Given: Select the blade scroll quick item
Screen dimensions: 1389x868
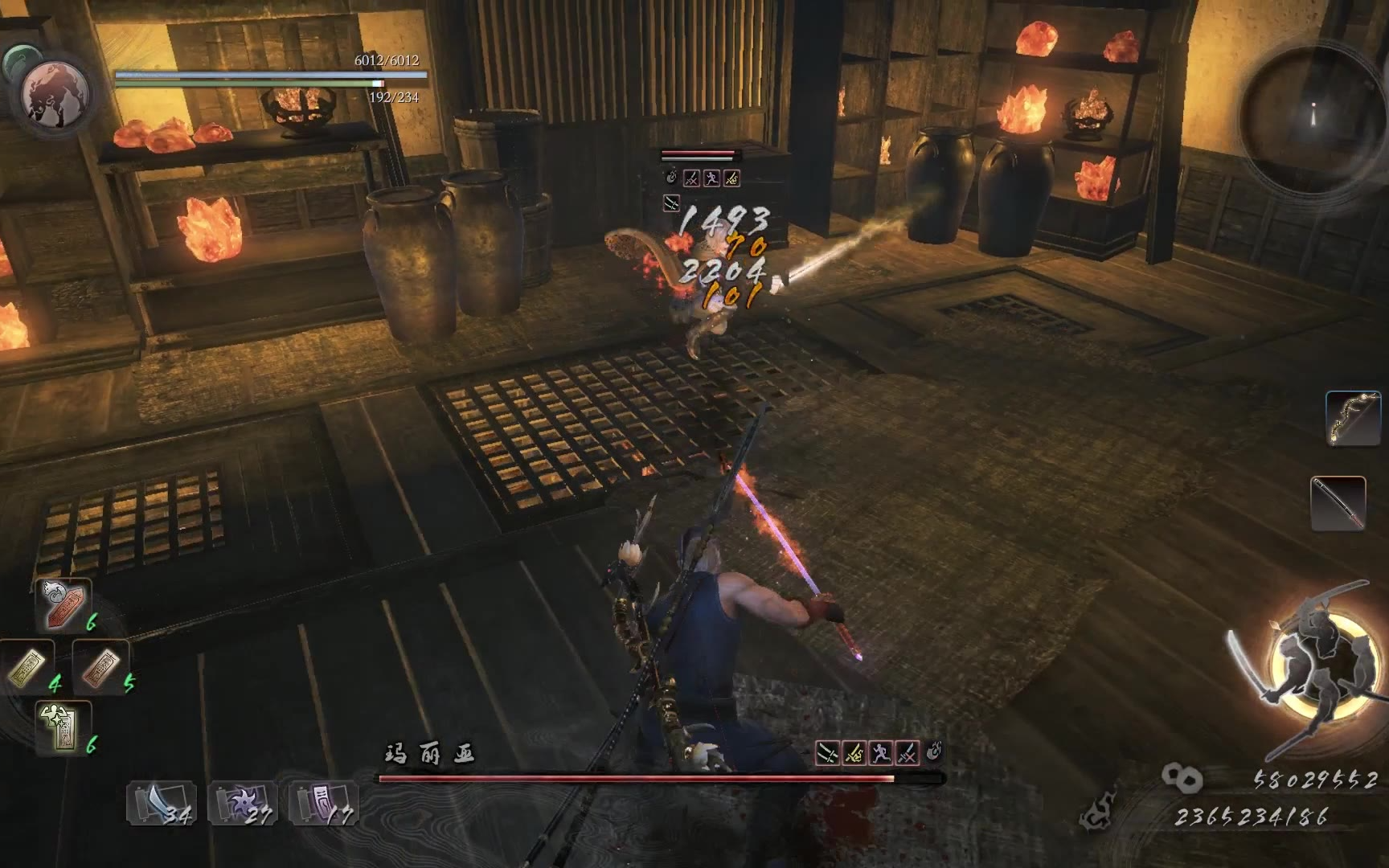Looking at the screenshot, I should click(161, 802).
